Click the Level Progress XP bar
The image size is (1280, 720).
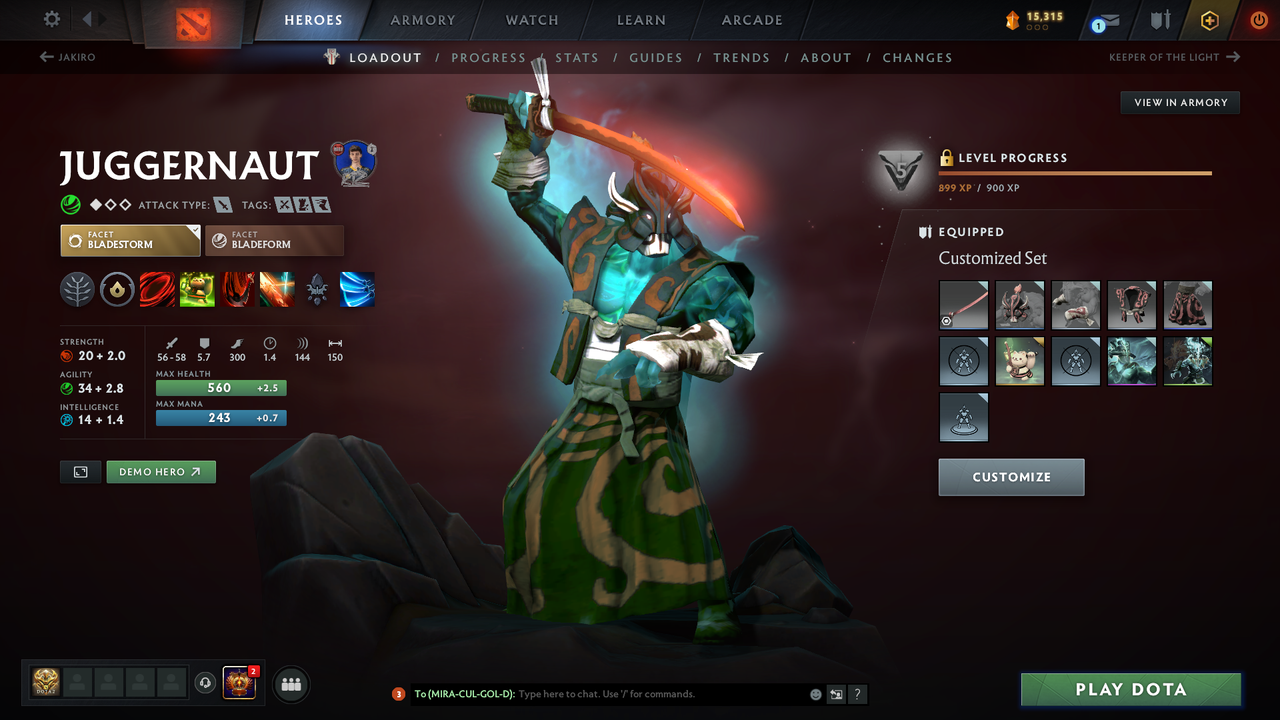pyautogui.click(x=1075, y=172)
